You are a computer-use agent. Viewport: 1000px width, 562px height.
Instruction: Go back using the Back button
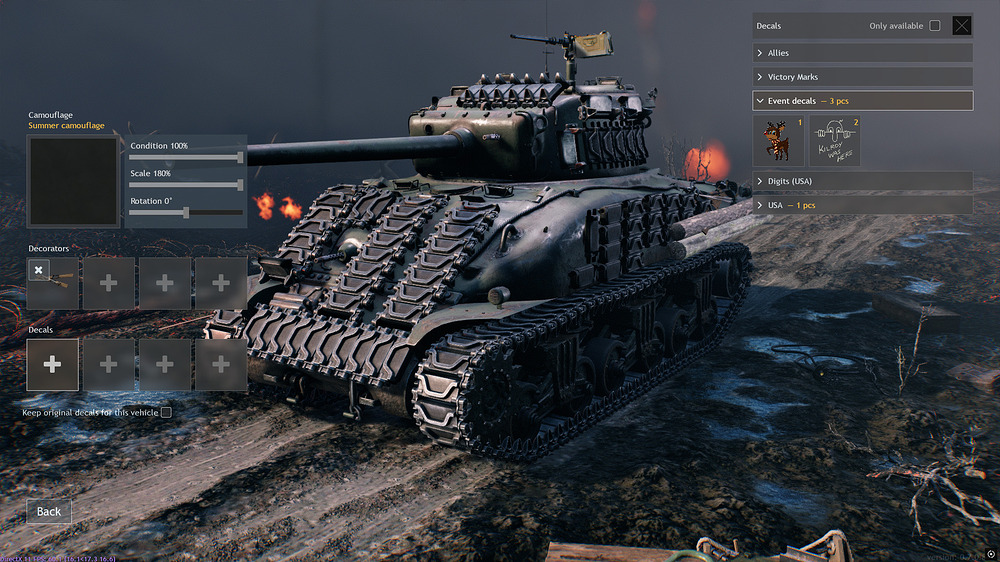coord(49,511)
